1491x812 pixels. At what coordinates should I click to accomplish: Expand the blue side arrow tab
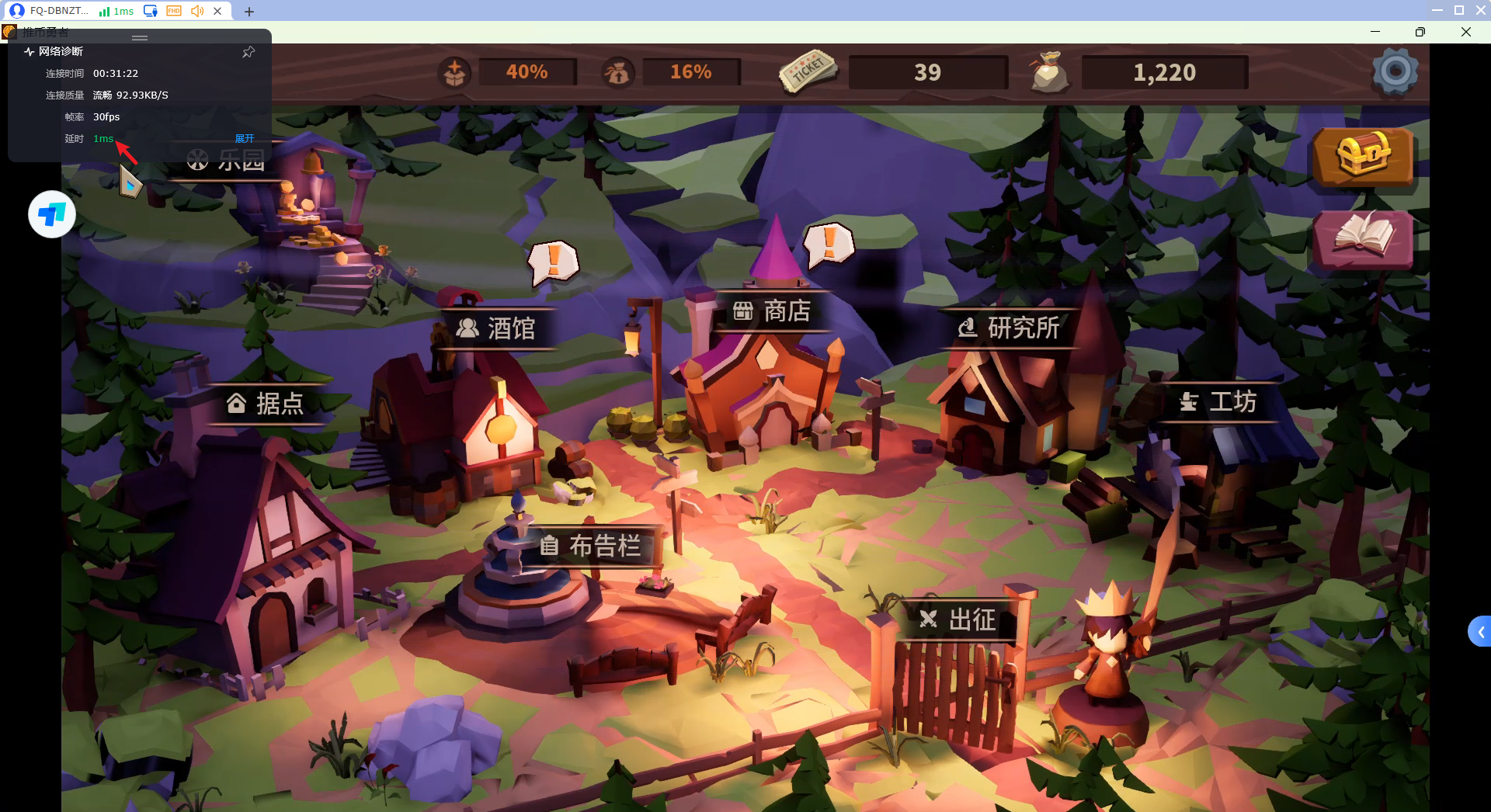pos(1480,632)
